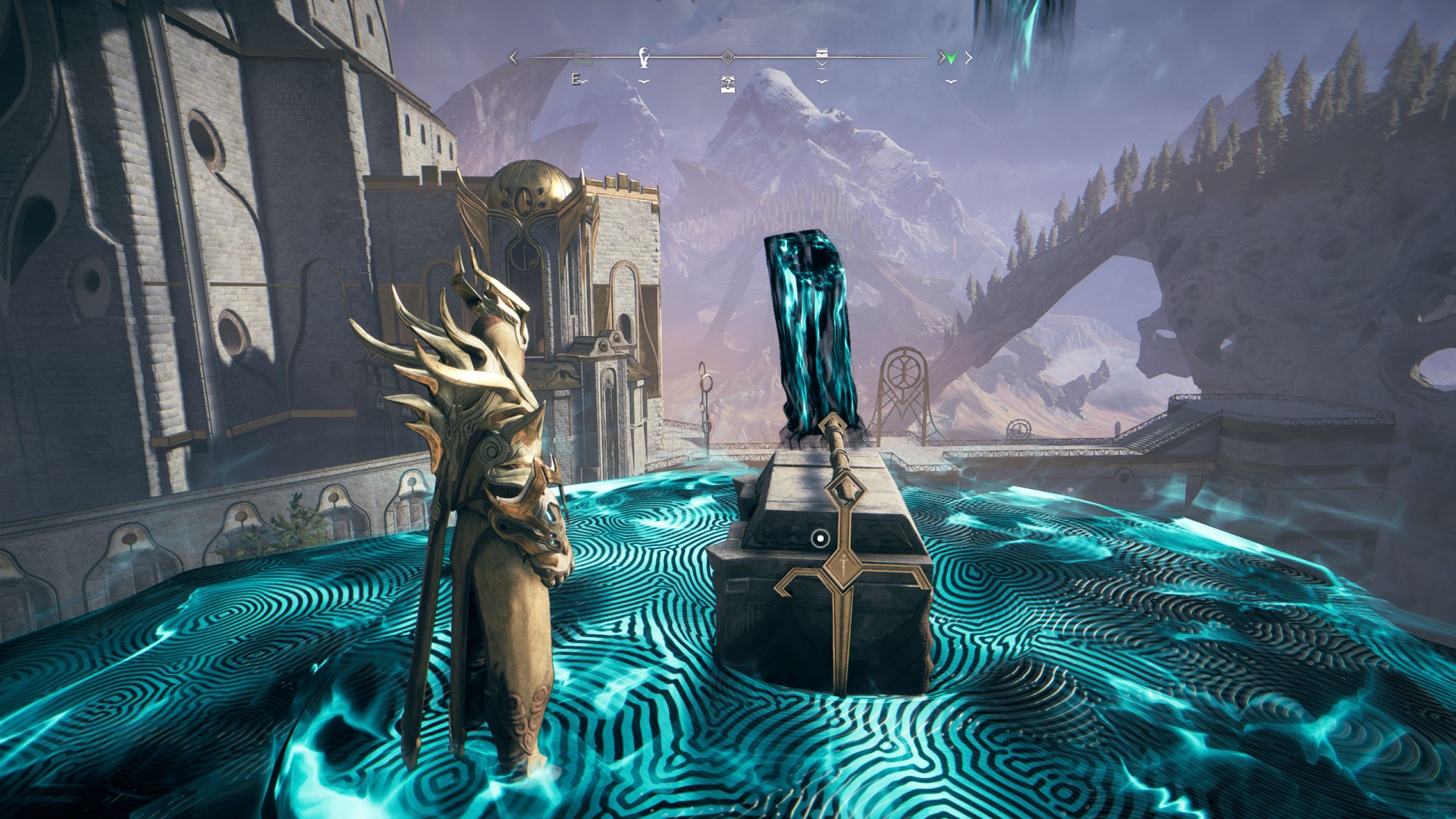The image size is (1456, 819).
Task: Select the mystery chest marker with question mark
Action: pos(727,85)
